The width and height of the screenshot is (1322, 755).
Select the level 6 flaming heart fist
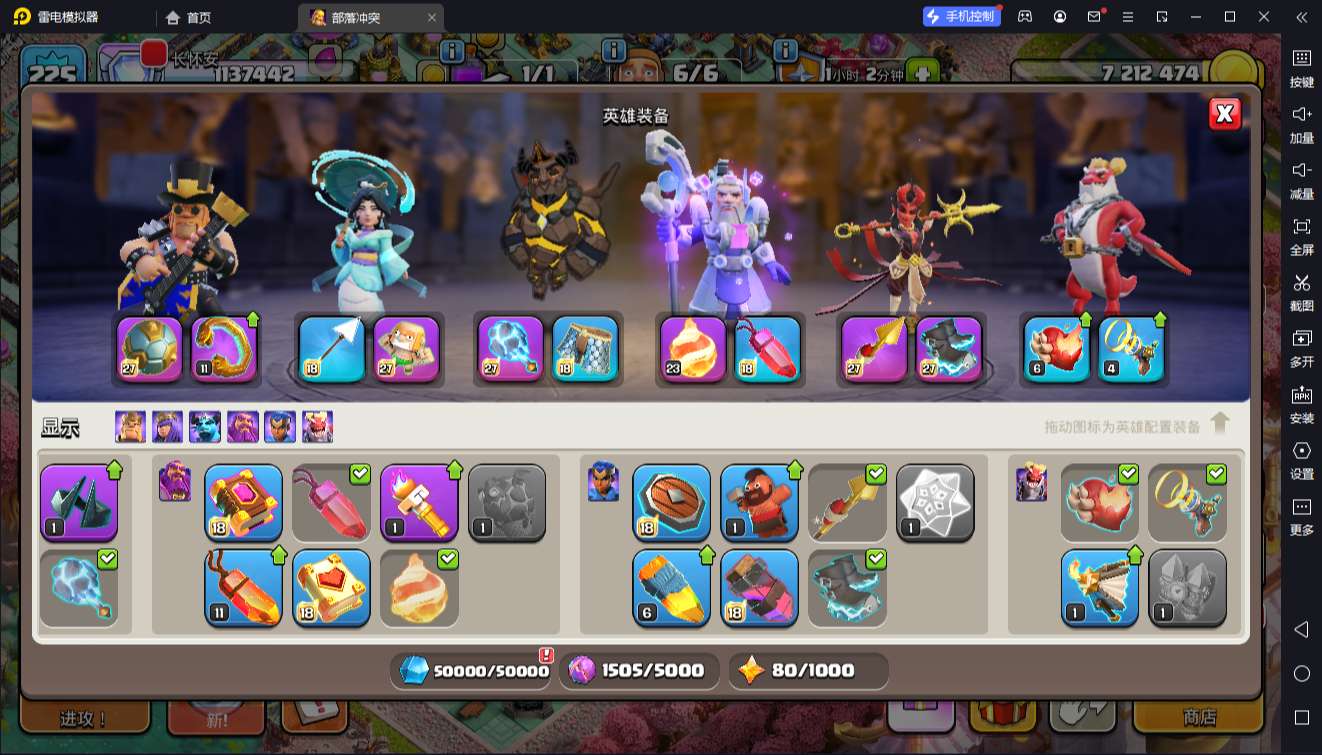pyautogui.click(x=1057, y=348)
